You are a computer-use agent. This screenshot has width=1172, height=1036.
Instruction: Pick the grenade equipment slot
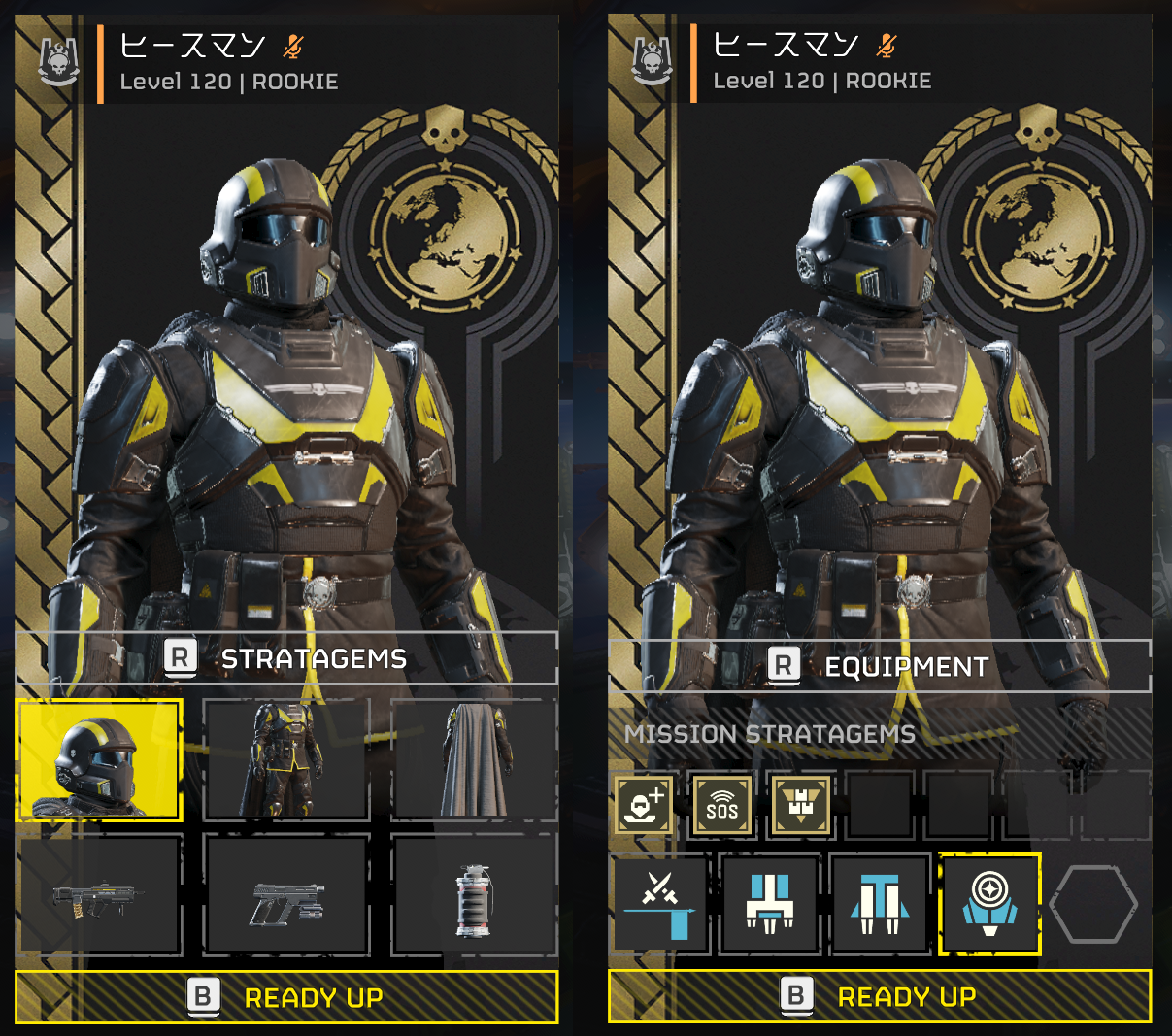pyautogui.click(x=474, y=894)
